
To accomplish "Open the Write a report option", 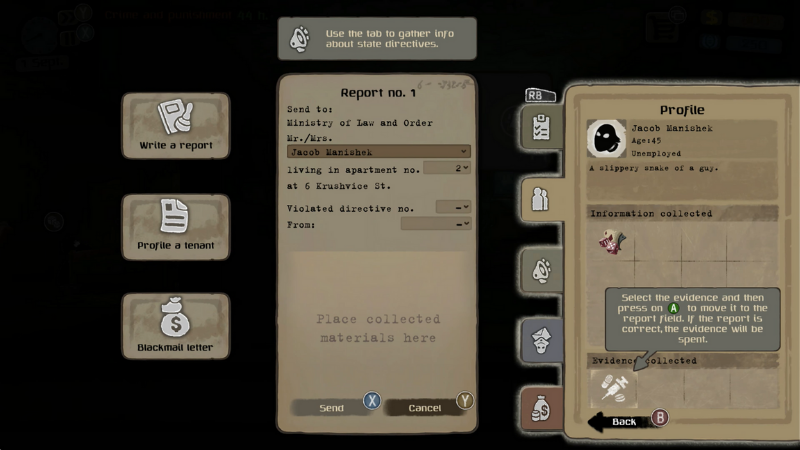I will pyautogui.click(x=176, y=127).
